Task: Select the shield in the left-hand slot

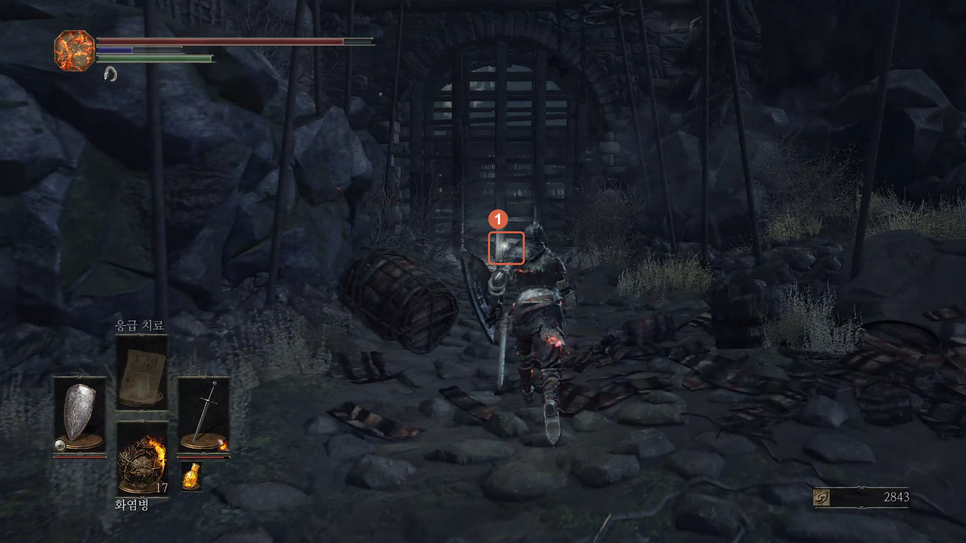Action: tap(79, 415)
